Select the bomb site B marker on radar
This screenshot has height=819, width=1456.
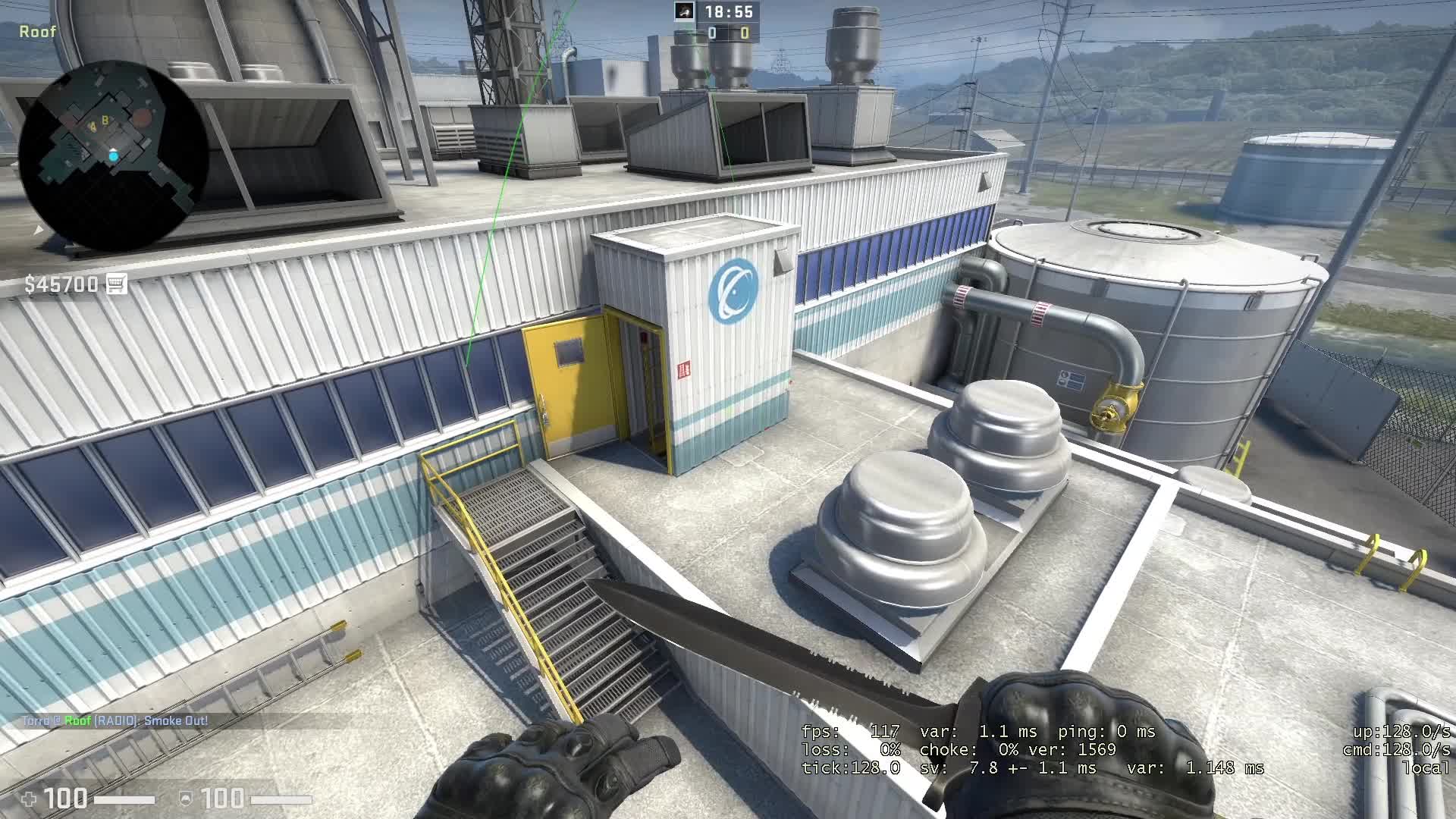(x=105, y=121)
